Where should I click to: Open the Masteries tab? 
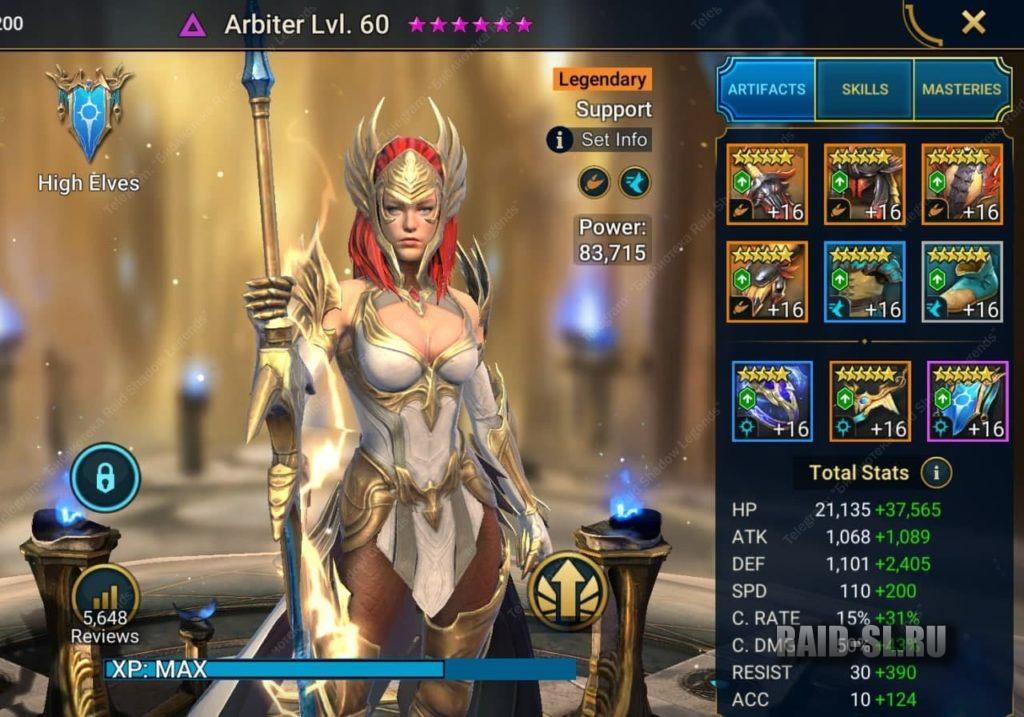click(961, 89)
